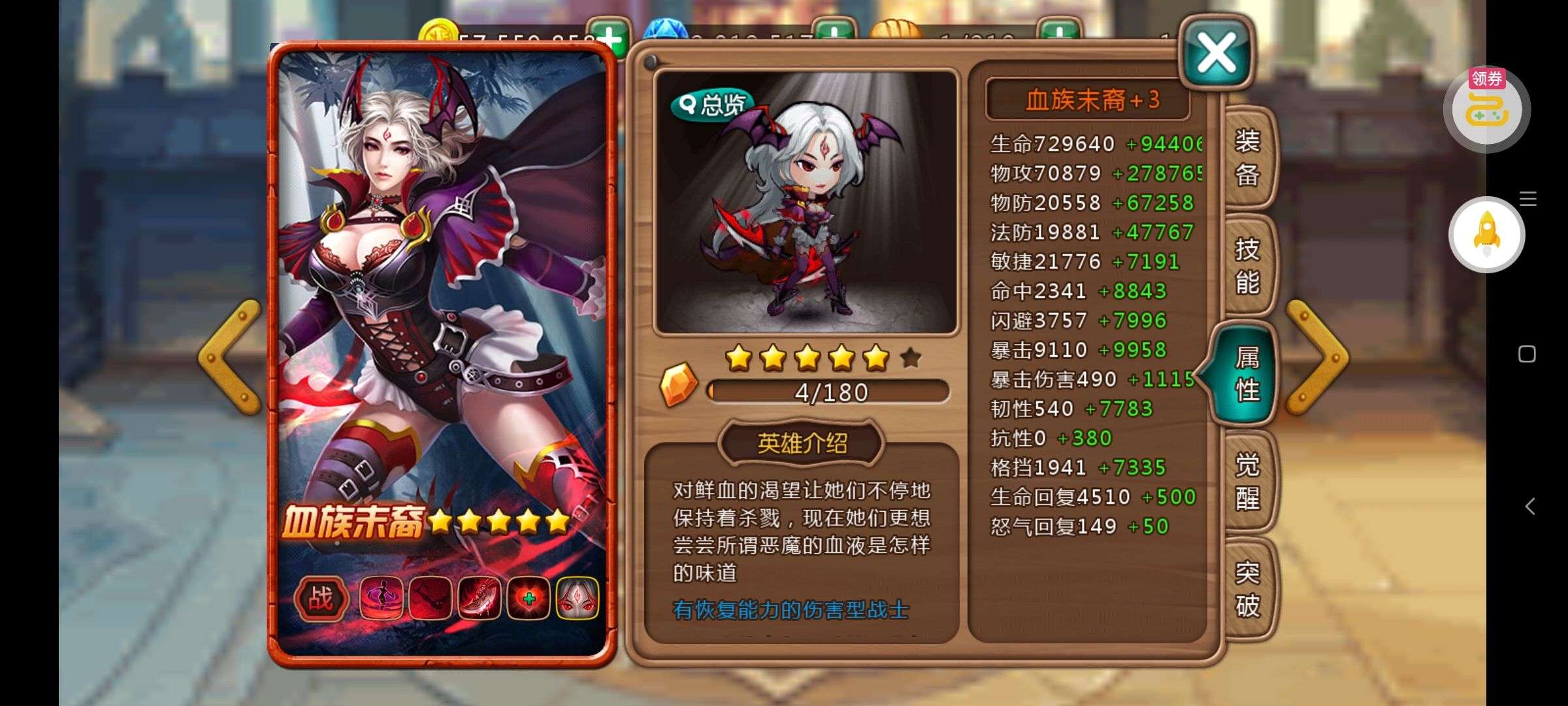1568x706 pixels.
Task: Open the 觉醒 awakening tab
Action: pyautogui.click(x=1247, y=482)
